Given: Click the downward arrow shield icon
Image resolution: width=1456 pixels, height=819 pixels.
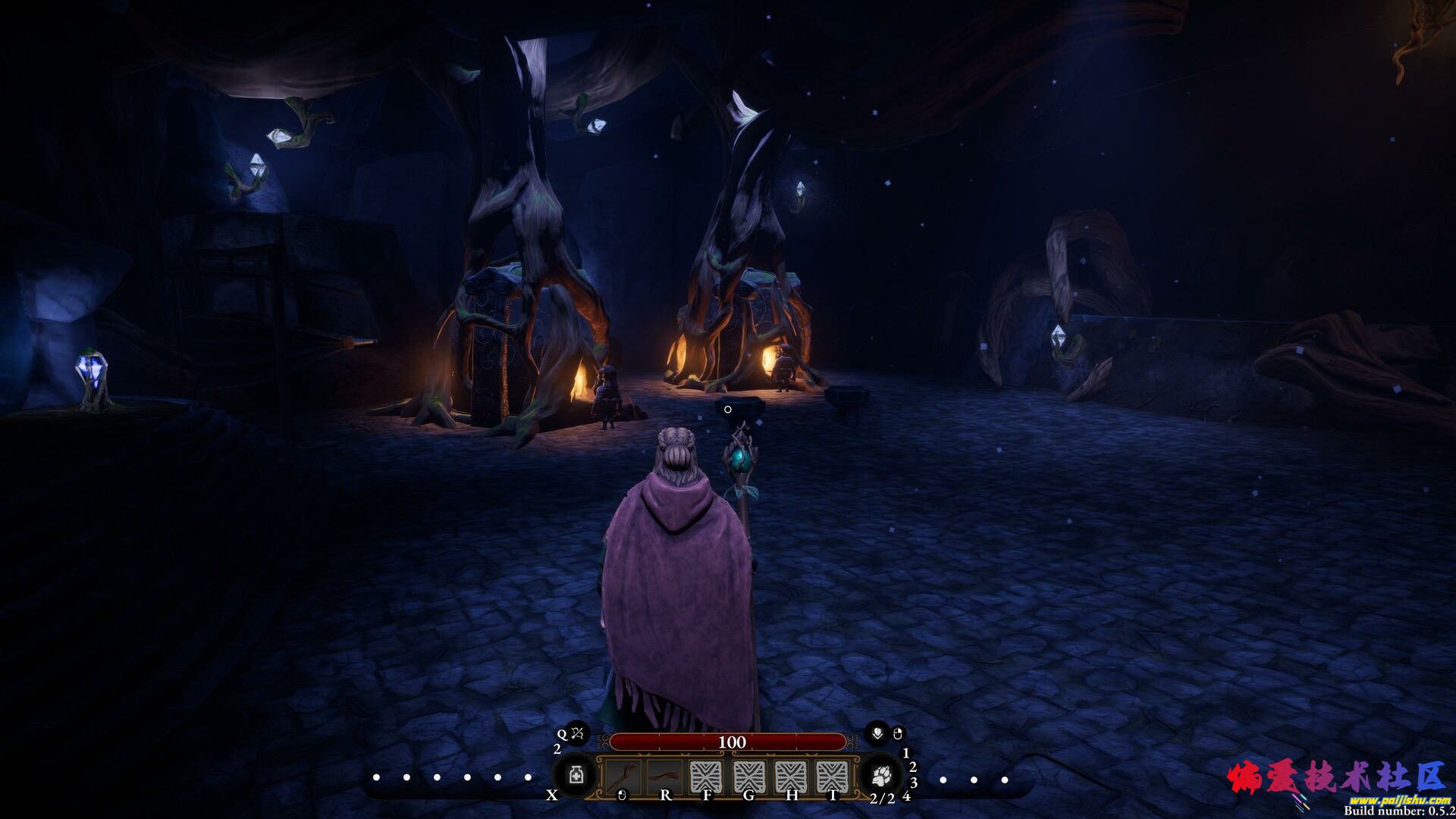Looking at the screenshot, I should click(x=877, y=733).
